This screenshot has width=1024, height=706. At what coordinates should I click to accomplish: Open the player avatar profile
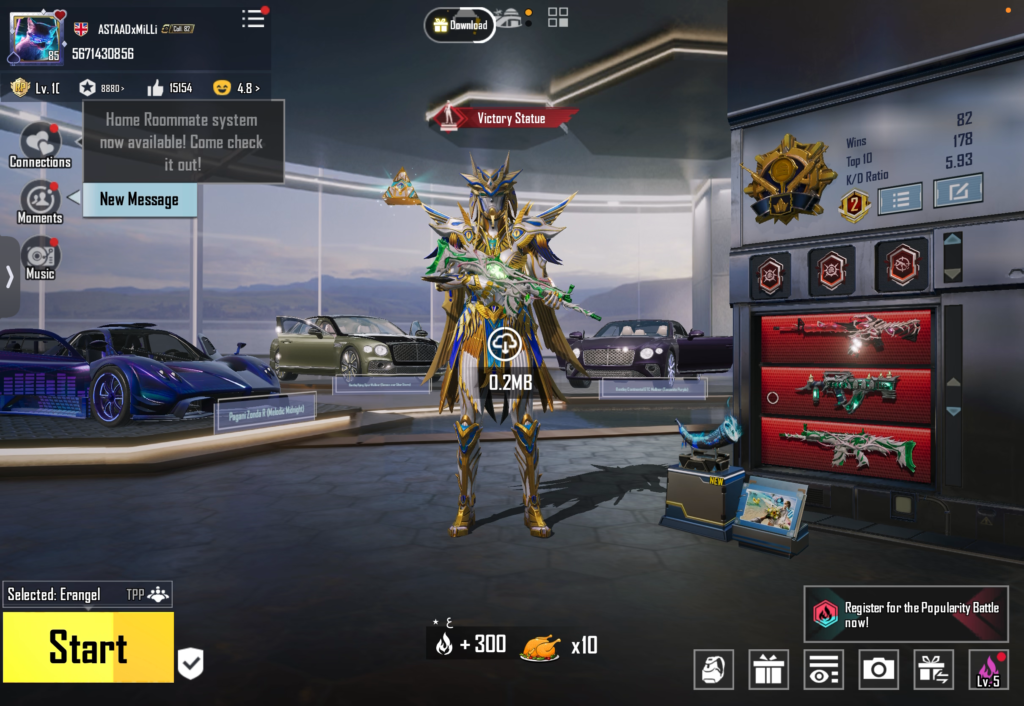pyautogui.click(x=36, y=38)
